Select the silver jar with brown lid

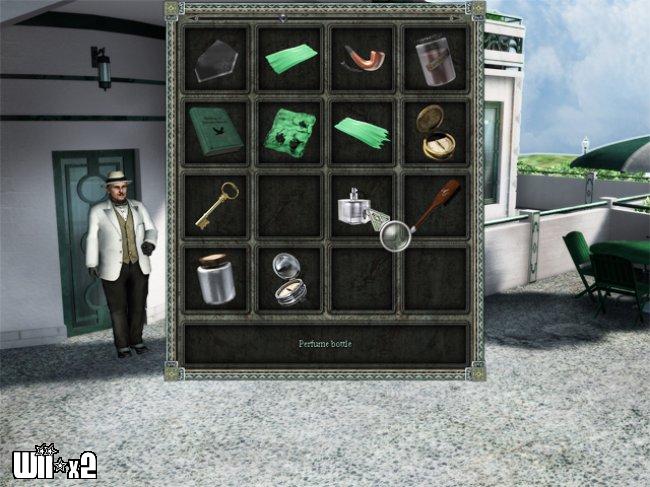pyautogui.click(x=215, y=277)
